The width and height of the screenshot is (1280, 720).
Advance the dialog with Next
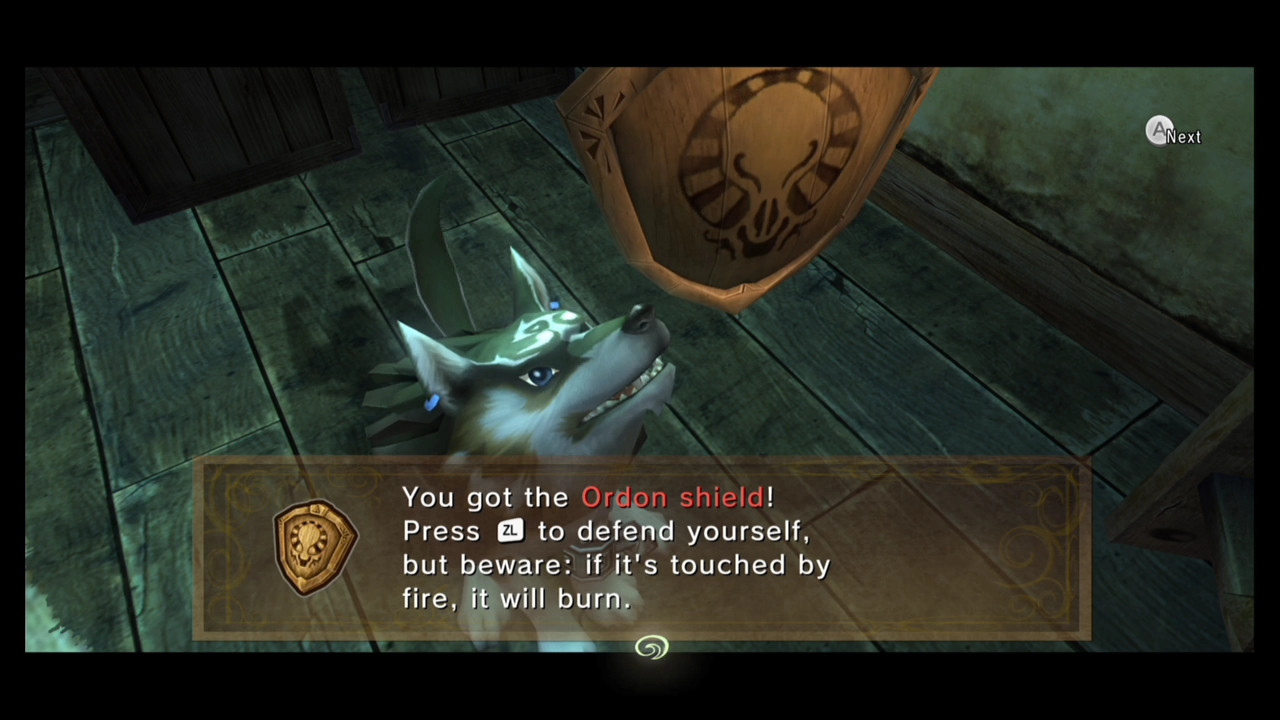(x=1170, y=132)
